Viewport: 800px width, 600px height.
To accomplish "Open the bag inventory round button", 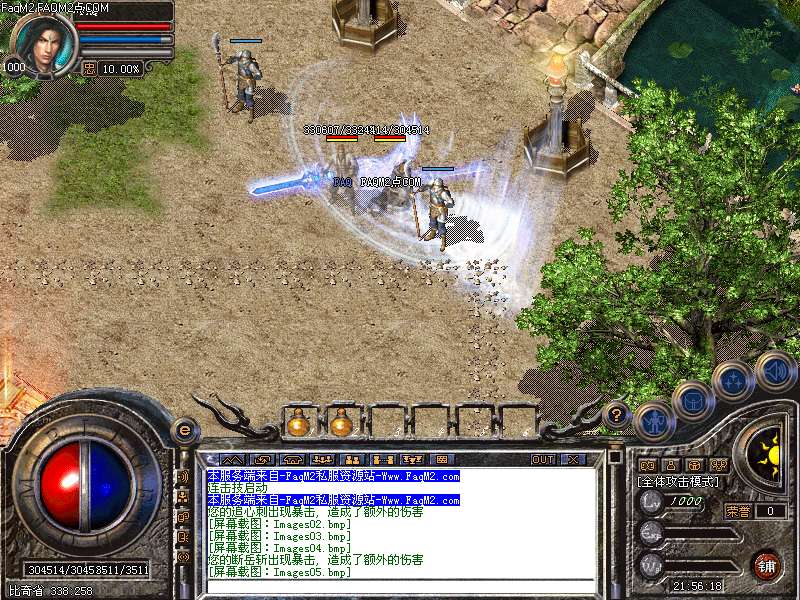I will (693, 401).
